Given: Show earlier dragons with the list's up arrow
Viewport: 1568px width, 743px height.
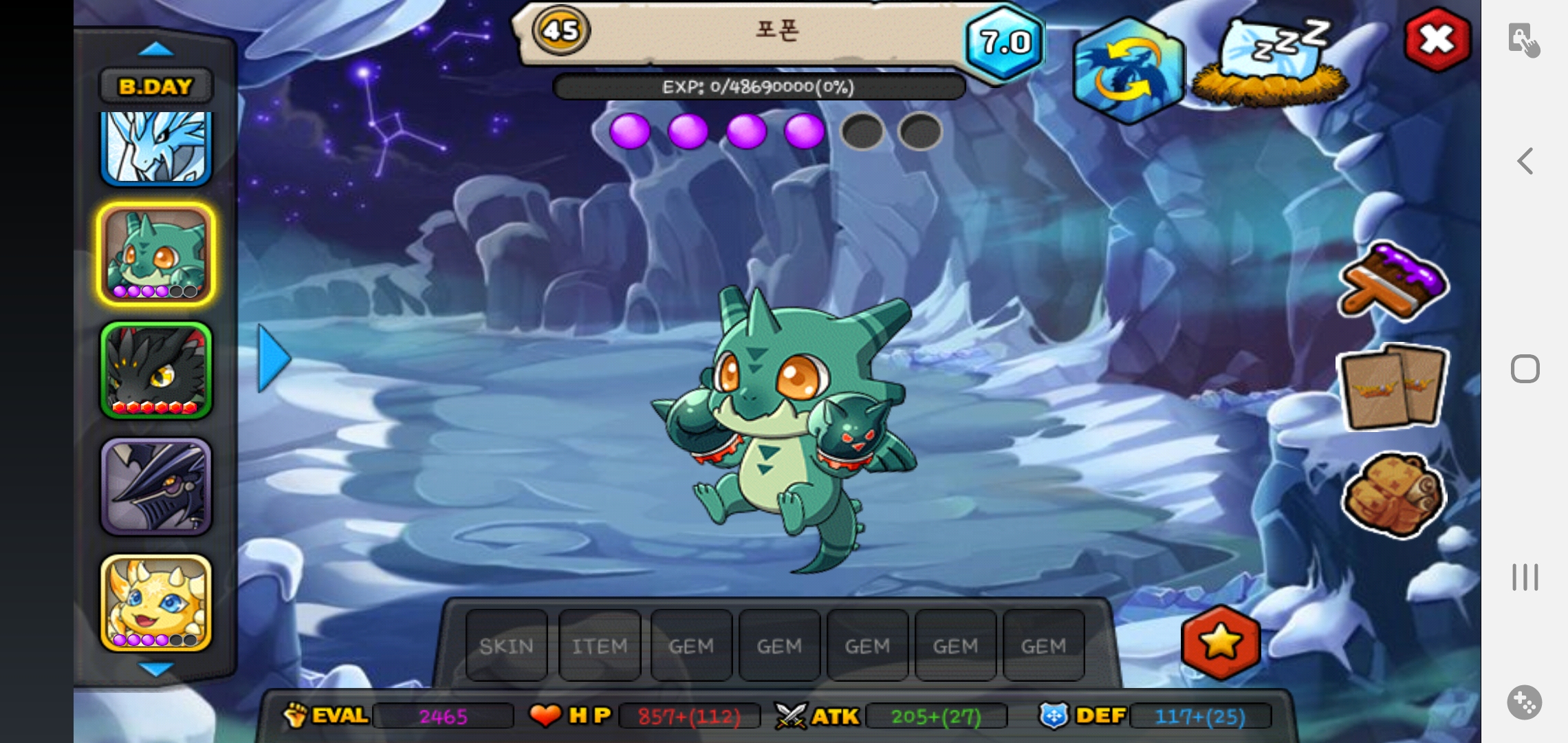Looking at the screenshot, I should (156, 50).
